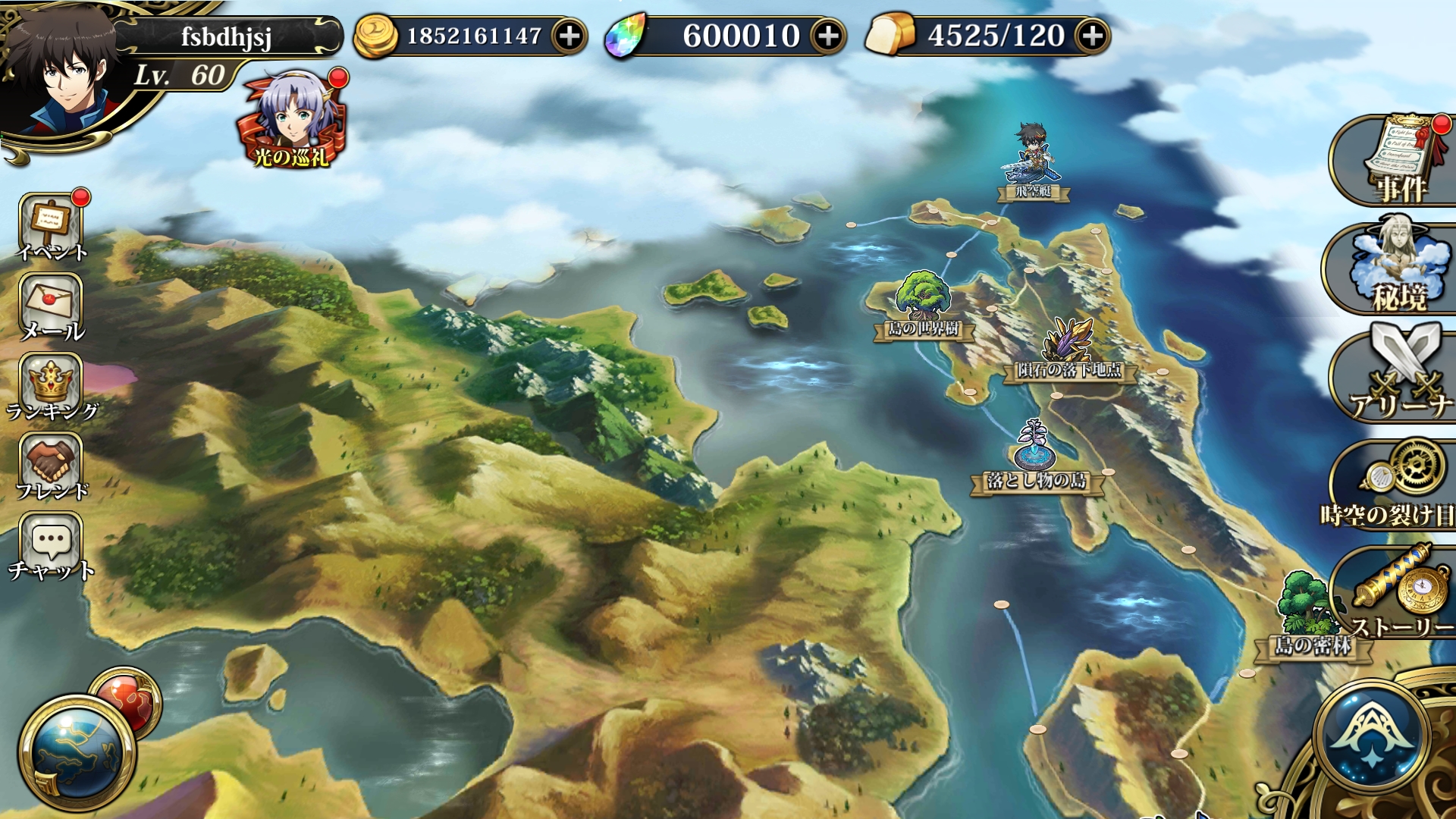Buy rainbow gems using the plus button
This screenshot has height=819, width=1456.
828,36
